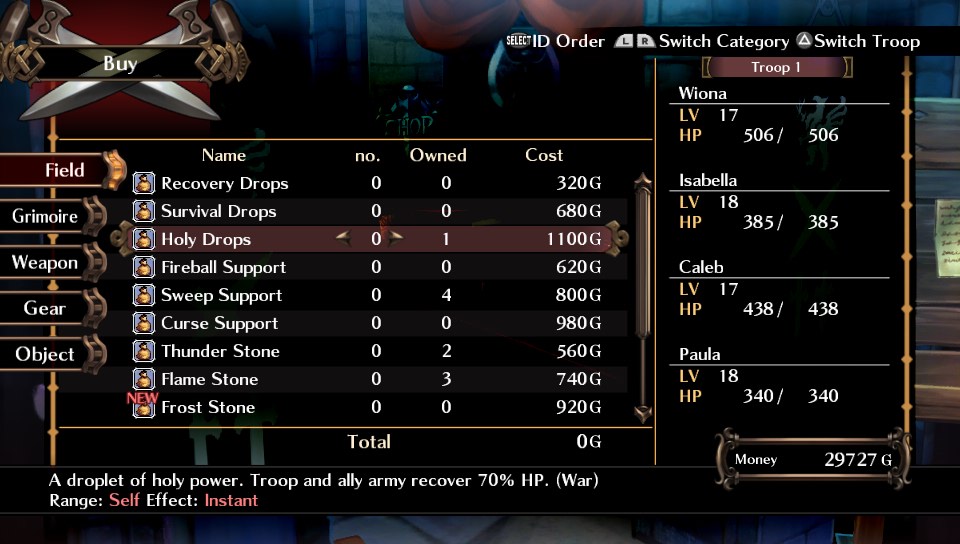The height and width of the screenshot is (544, 960).
Task: Choose the Curse Support item row
Action: (x=220, y=323)
